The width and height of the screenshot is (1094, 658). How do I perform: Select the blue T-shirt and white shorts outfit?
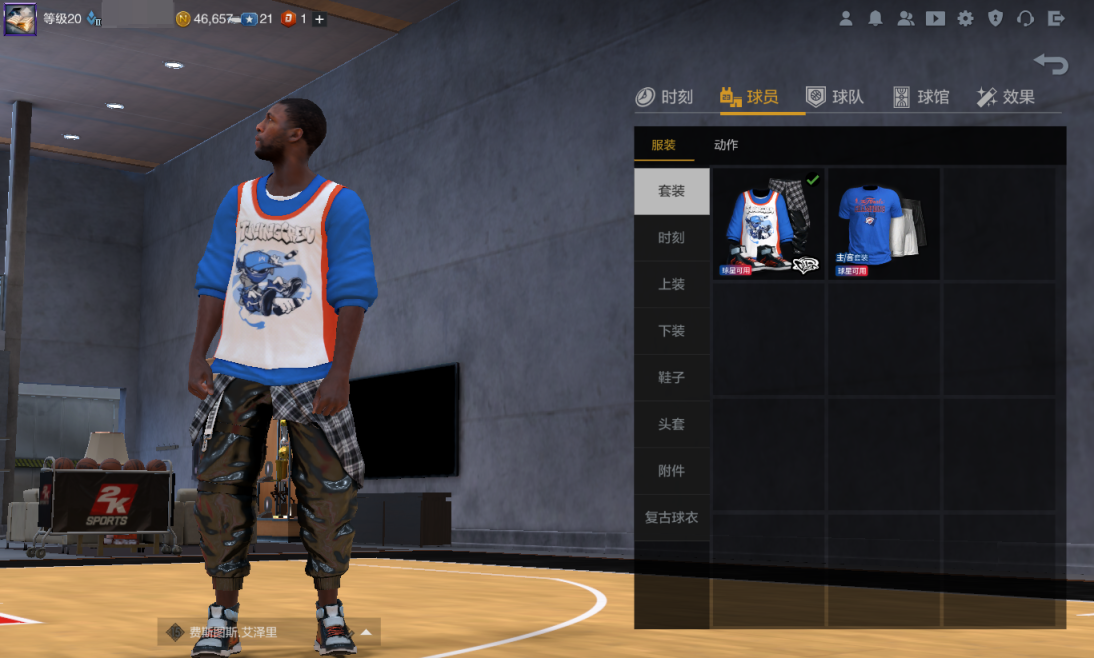click(882, 225)
